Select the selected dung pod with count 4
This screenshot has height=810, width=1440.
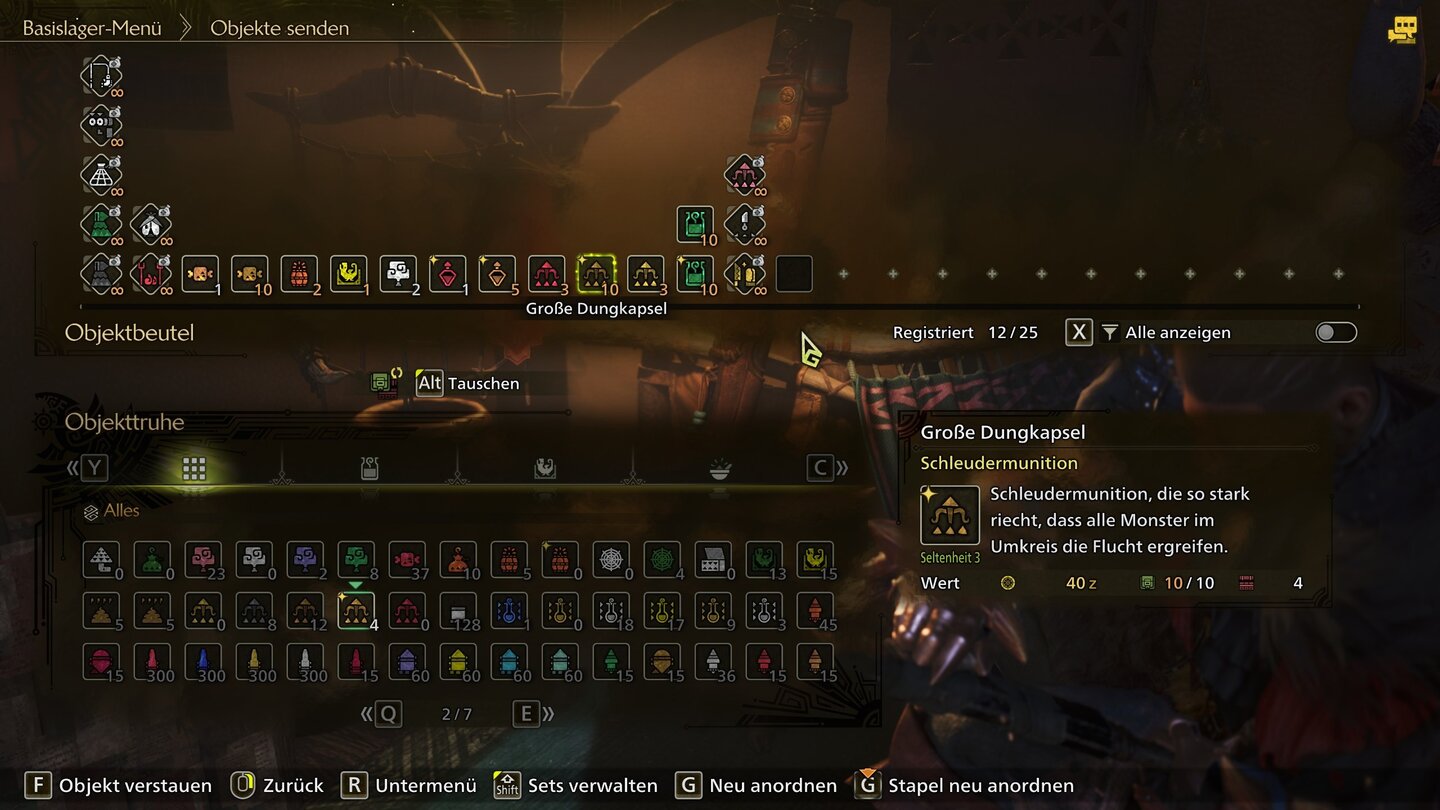click(356, 610)
